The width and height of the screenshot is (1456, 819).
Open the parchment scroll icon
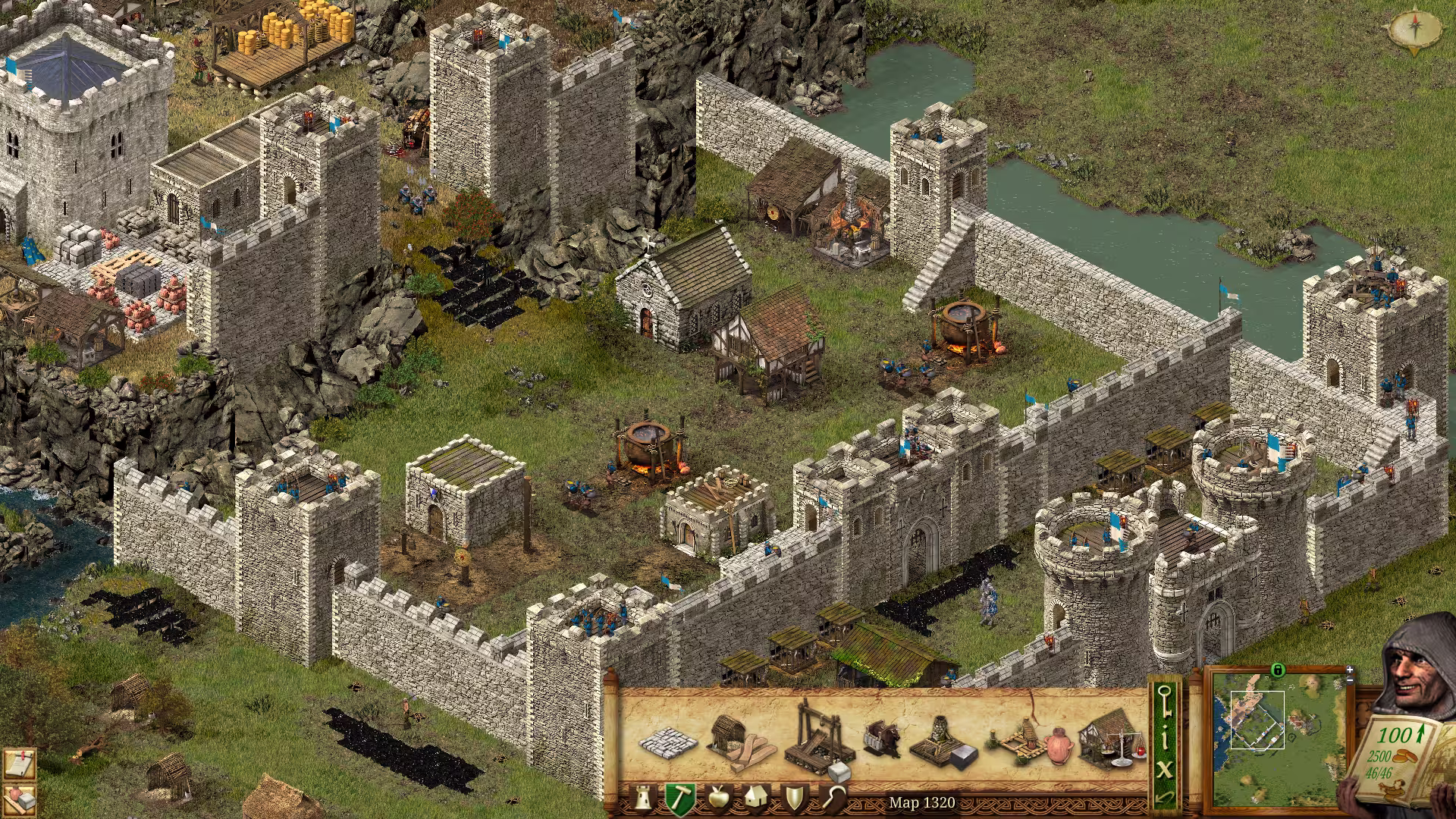(x=18, y=763)
